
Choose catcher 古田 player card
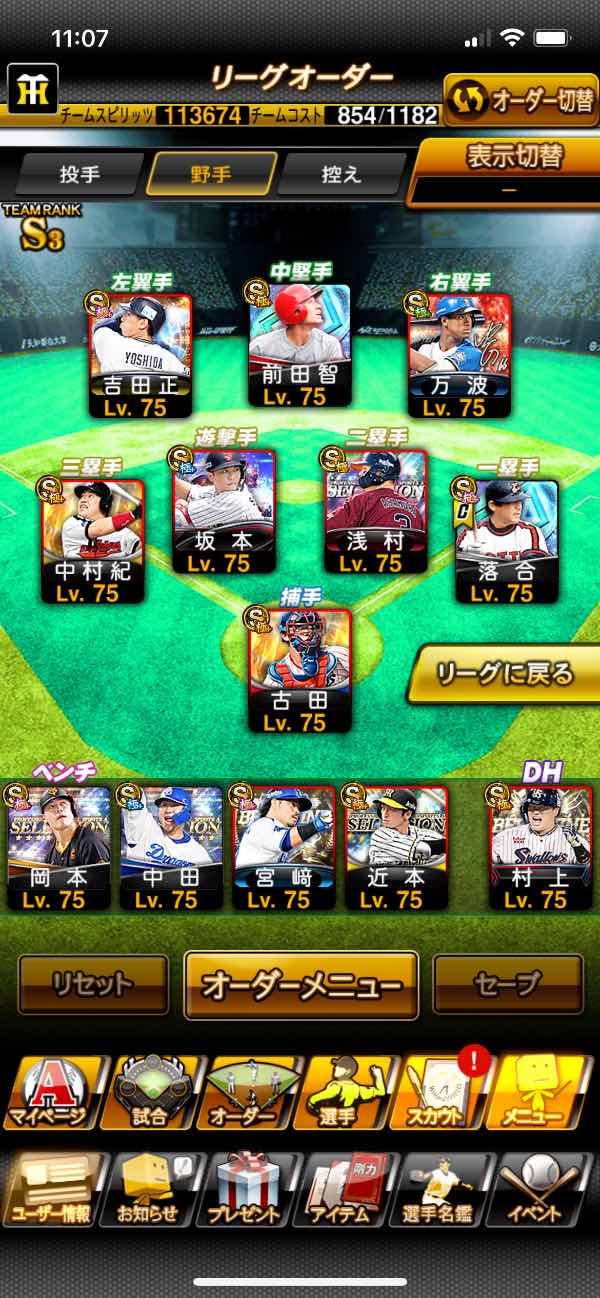(x=300, y=670)
